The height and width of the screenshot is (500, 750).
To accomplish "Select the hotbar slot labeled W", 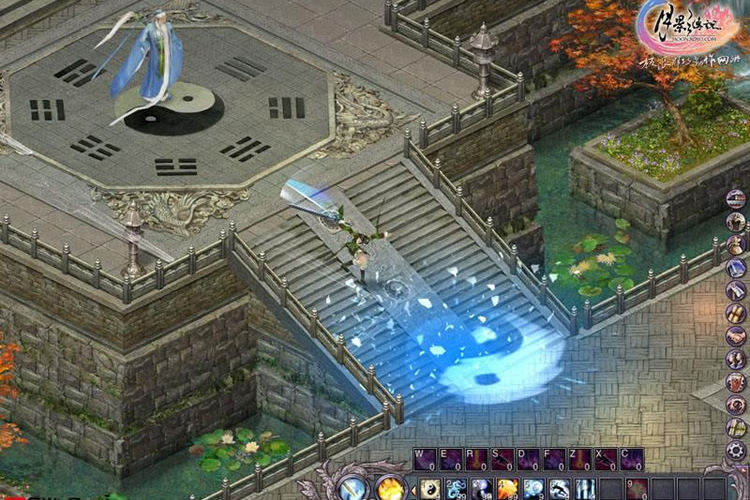I will 425,460.
